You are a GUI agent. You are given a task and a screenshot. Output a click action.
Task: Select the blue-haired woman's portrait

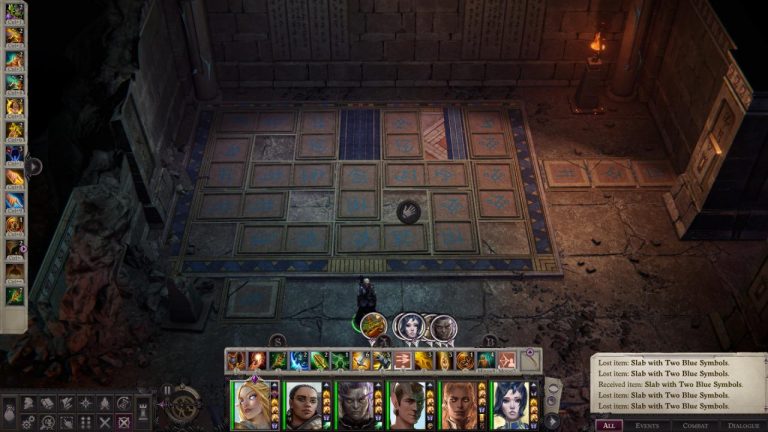509,405
